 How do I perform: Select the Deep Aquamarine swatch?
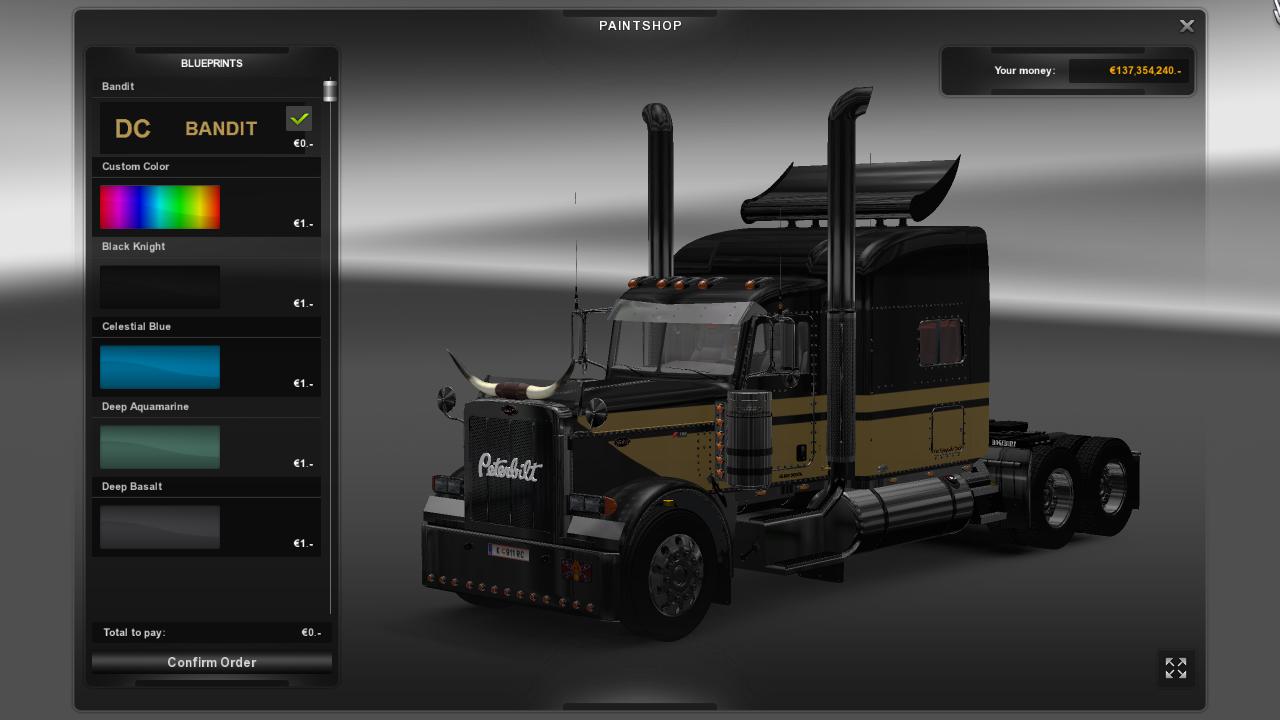(x=160, y=447)
